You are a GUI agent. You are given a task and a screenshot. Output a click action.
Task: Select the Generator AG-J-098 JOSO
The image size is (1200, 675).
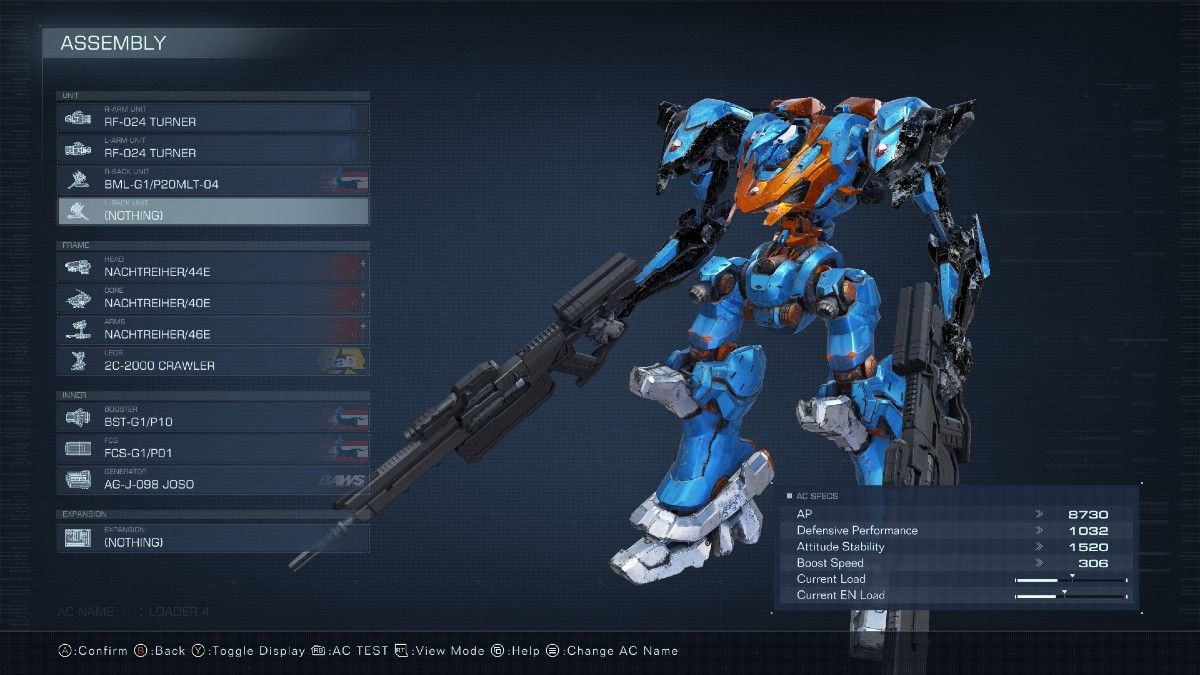pyautogui.click(x=213, y=480)
